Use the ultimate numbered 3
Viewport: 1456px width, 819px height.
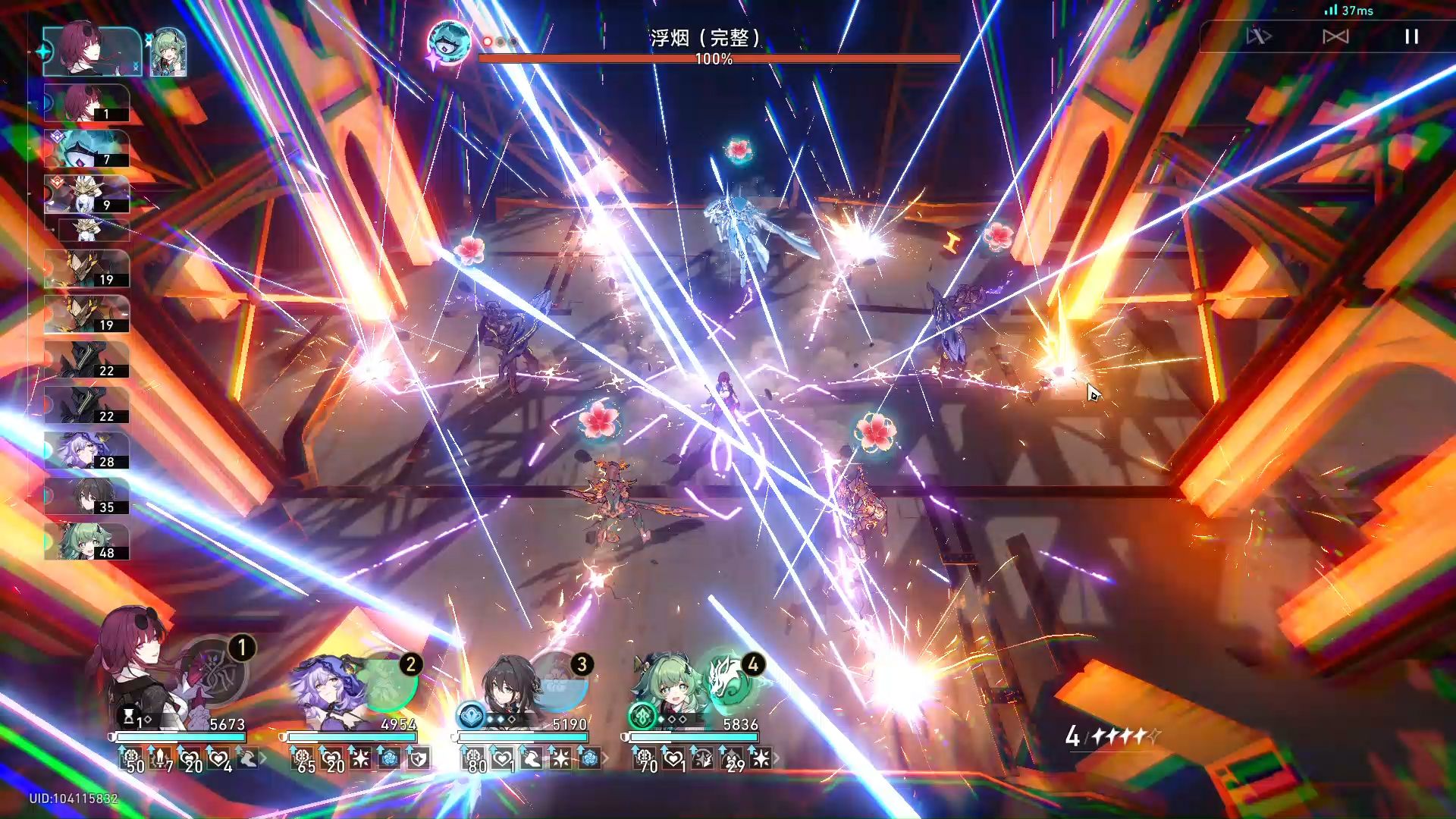[x=559, y=681]
